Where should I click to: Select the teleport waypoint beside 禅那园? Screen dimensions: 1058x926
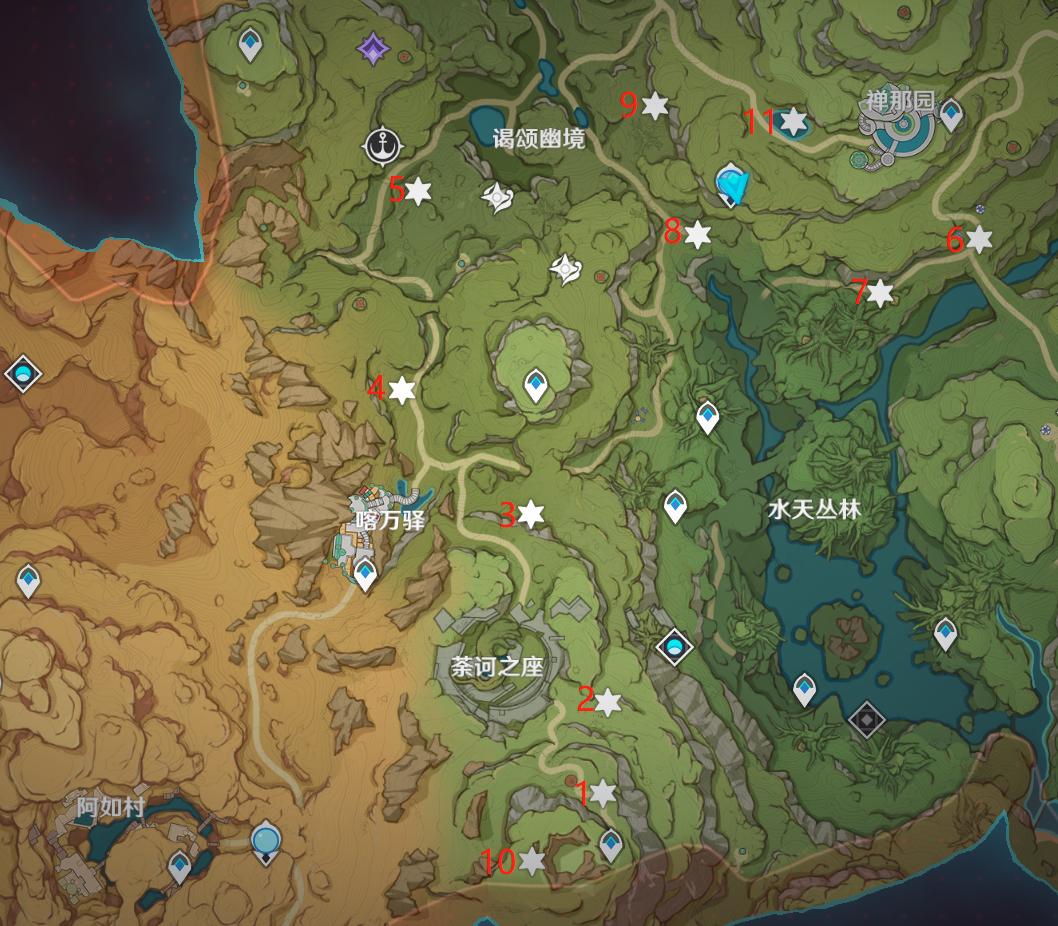coord(951,113)
